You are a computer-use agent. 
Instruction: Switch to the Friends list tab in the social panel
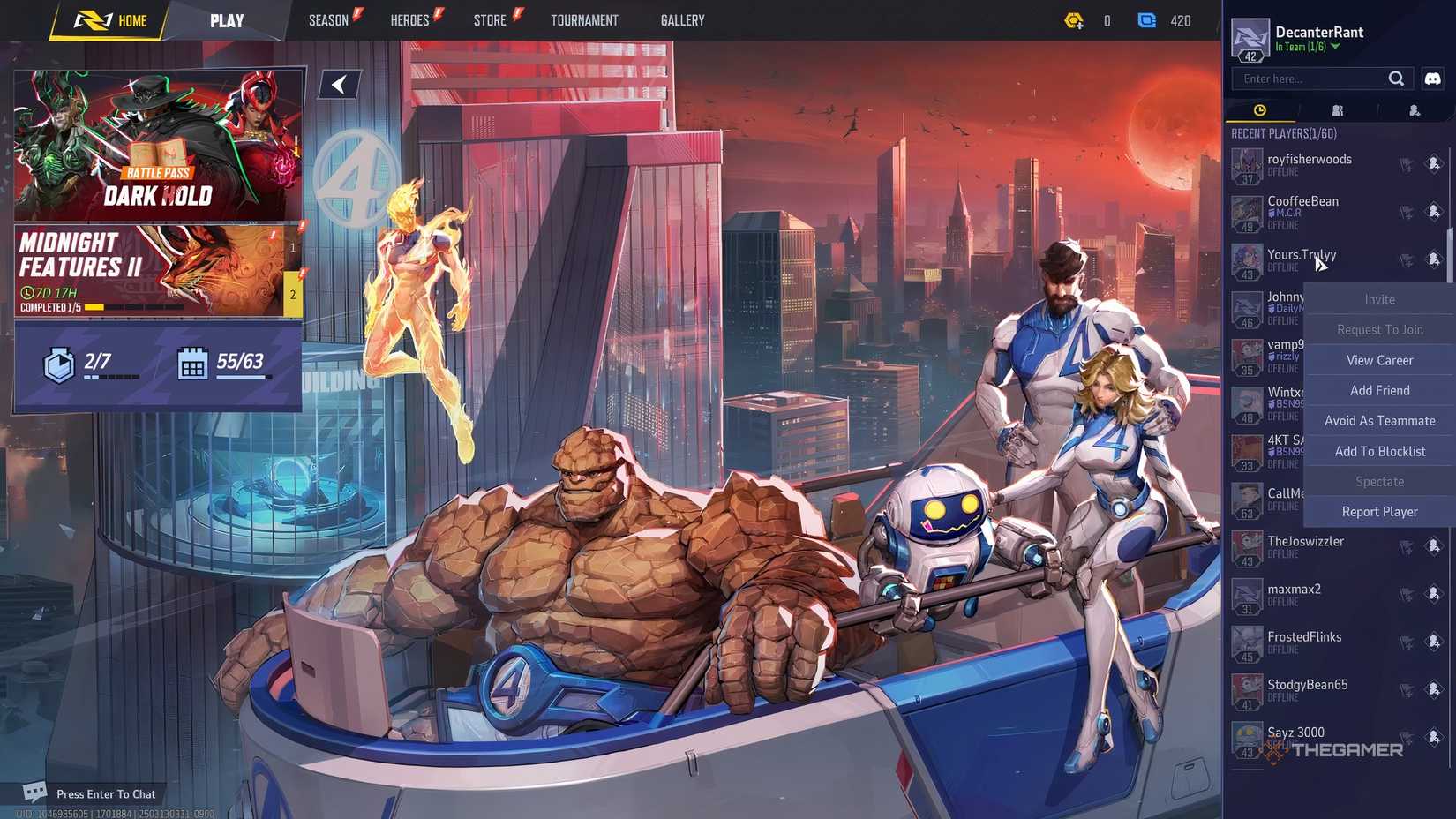coord(1337,110)
